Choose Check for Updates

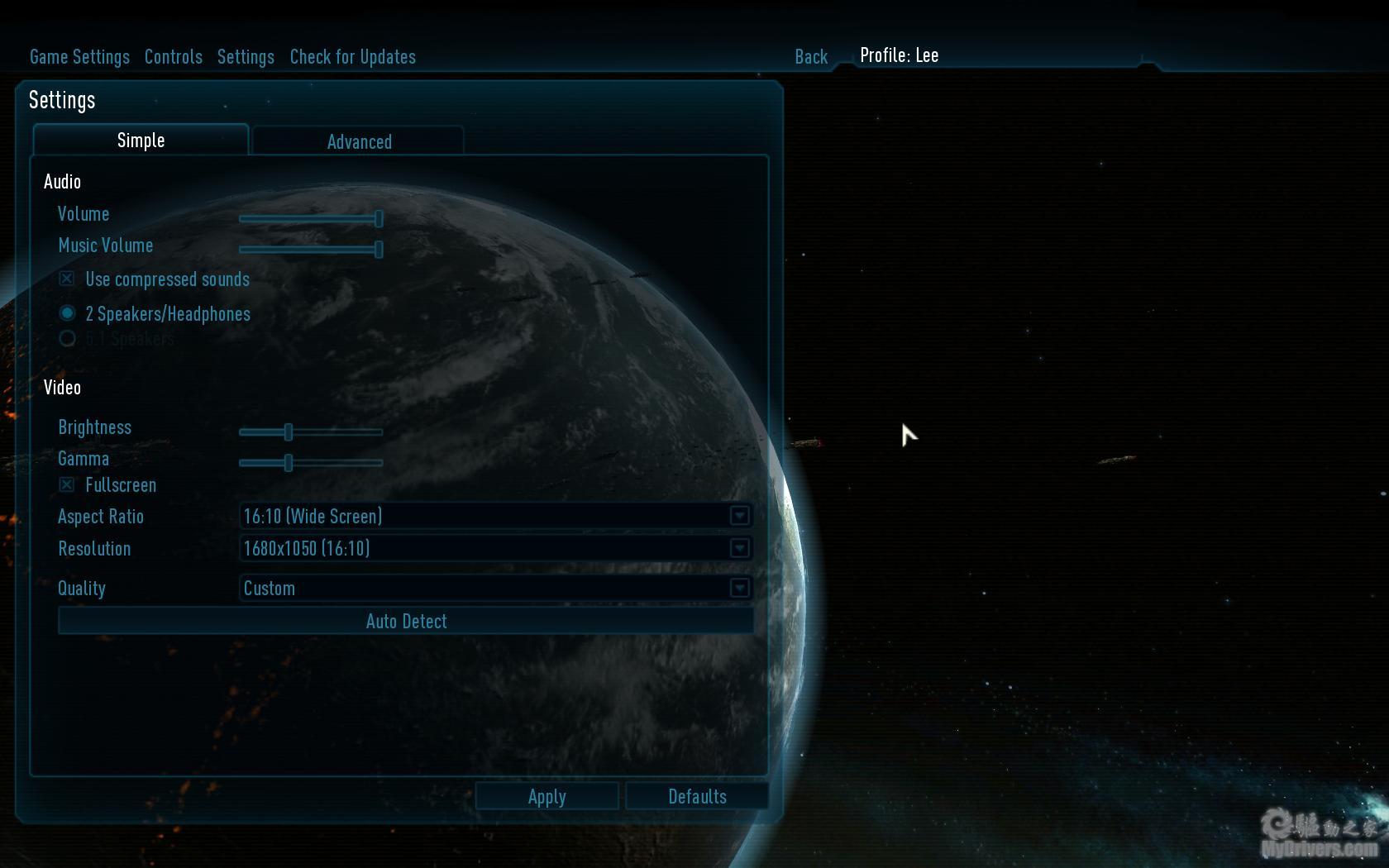352,57
